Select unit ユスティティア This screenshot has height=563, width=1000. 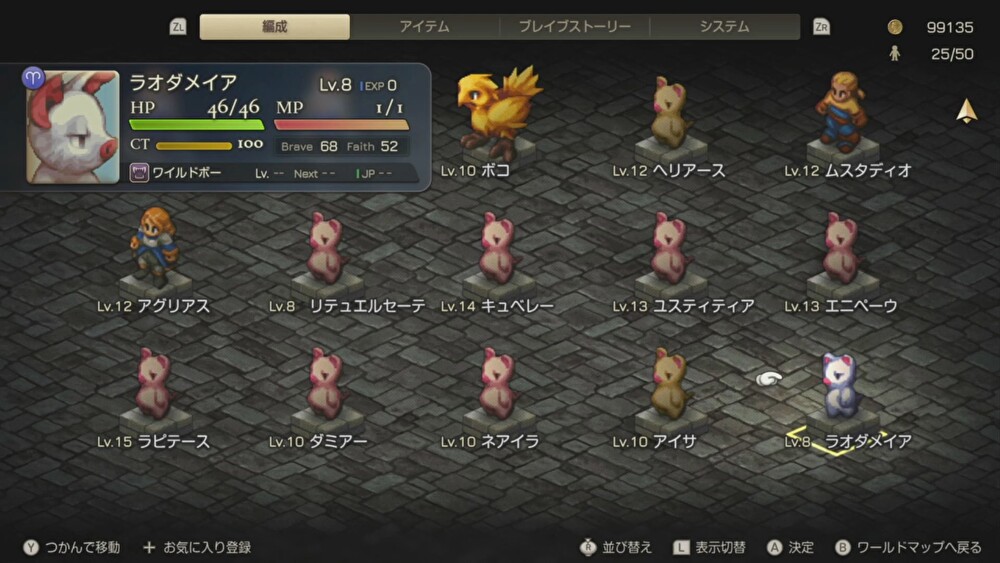pos(669,248)
